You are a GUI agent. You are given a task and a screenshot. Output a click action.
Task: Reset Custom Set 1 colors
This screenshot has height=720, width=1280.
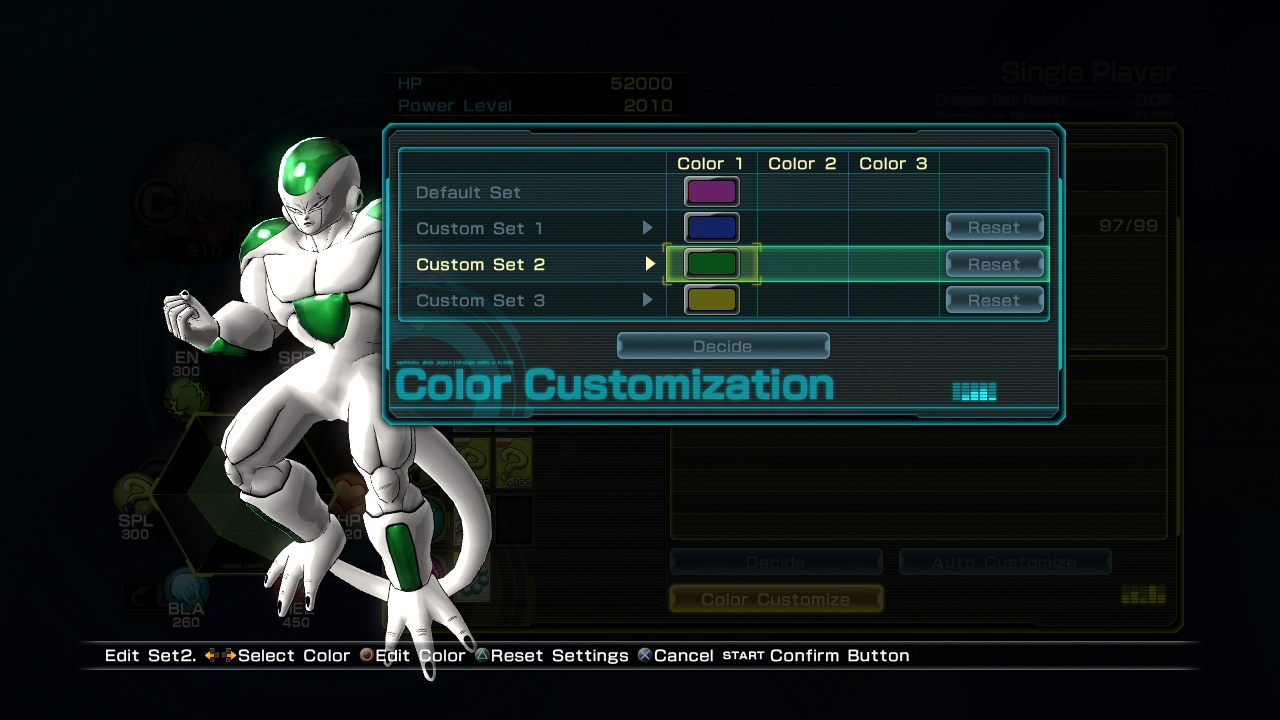(x=994, y=228)
